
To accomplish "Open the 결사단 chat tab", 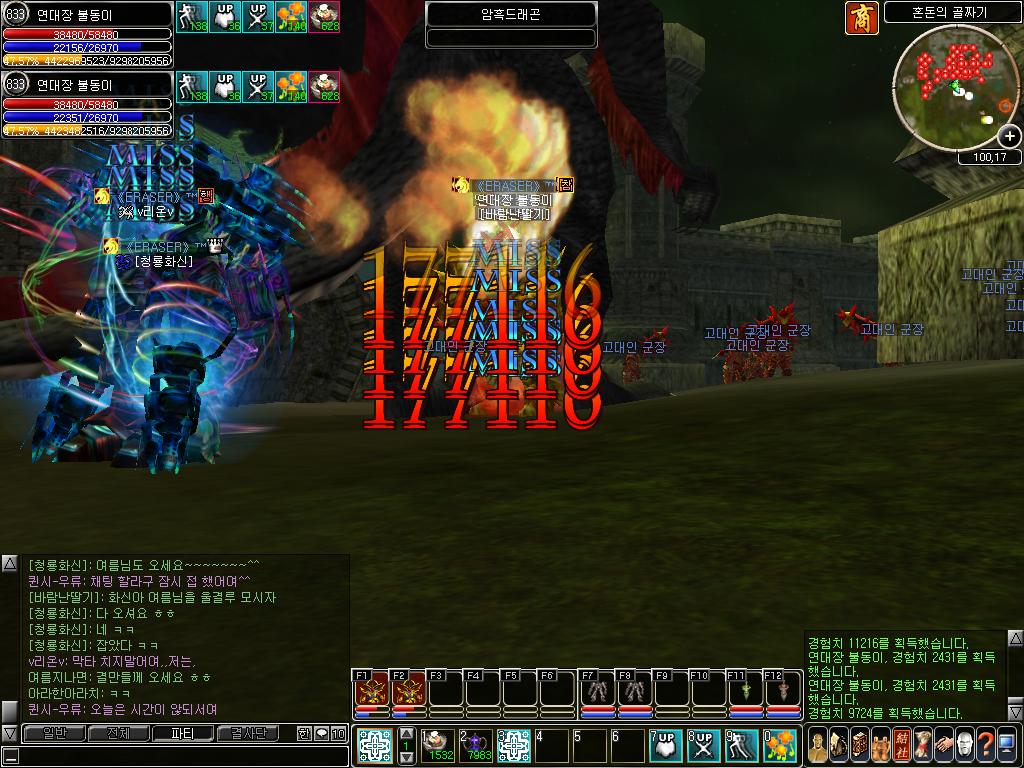I will (x=248, y=733).
